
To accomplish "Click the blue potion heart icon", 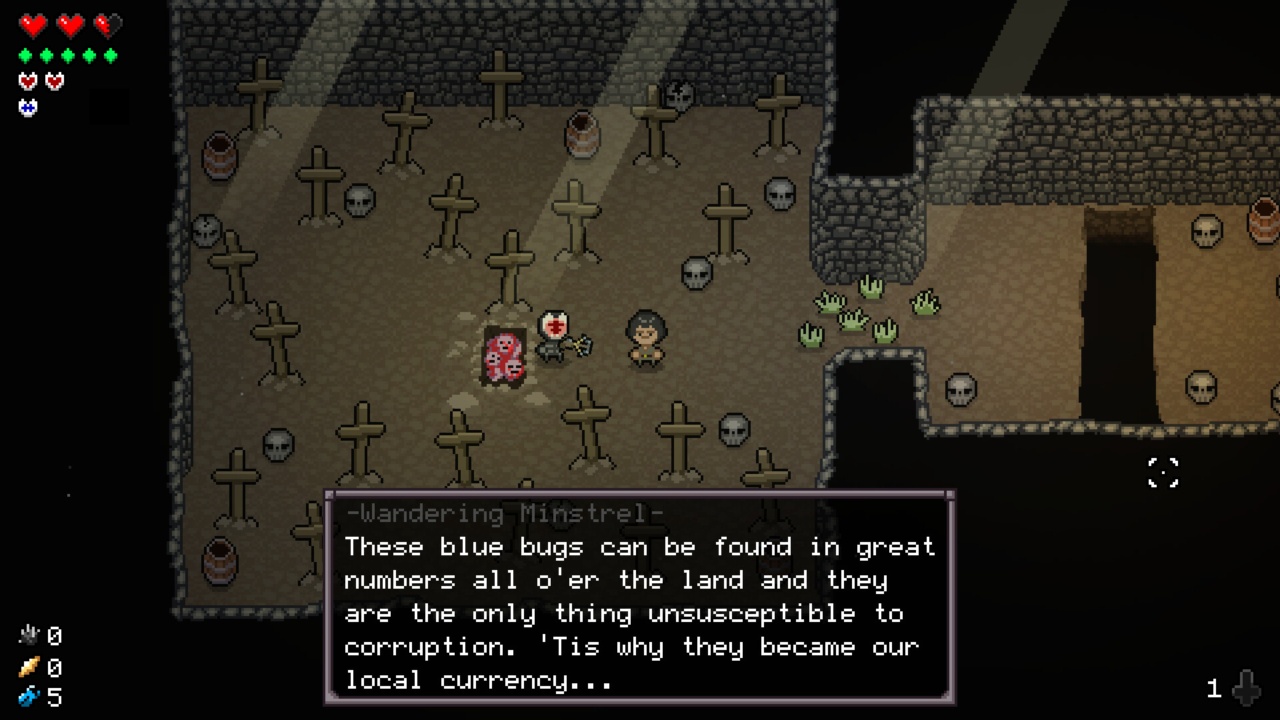I will [x=27, y=107].
